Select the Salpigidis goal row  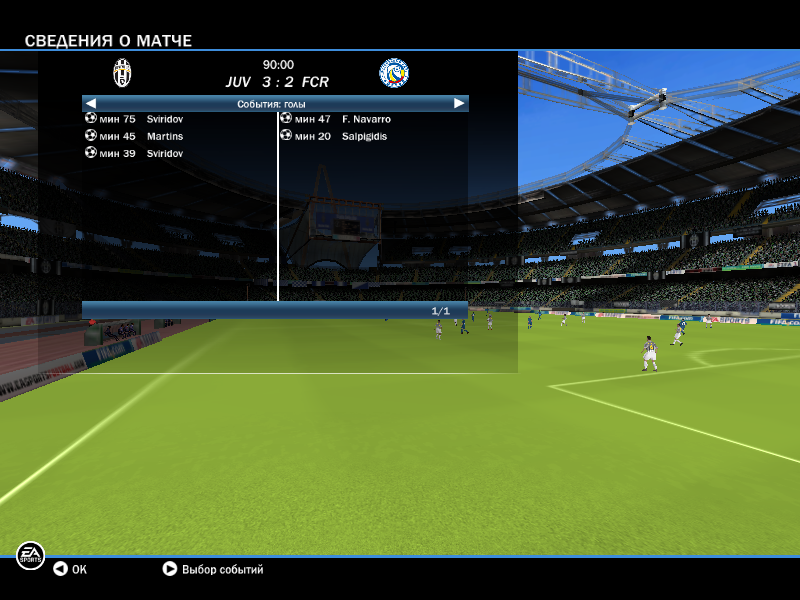[x=340, y=136]
